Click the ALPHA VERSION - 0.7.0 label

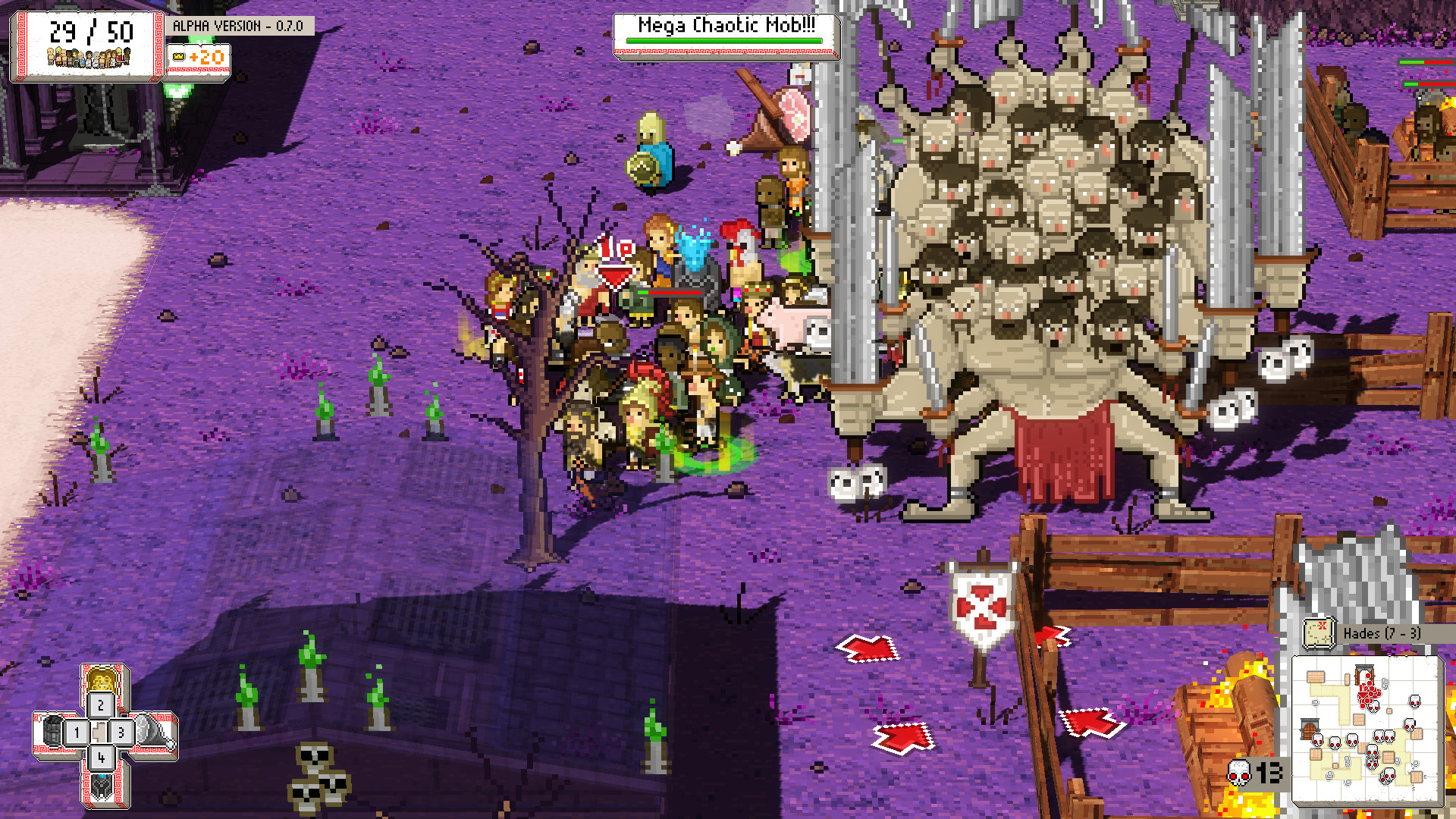243,25
